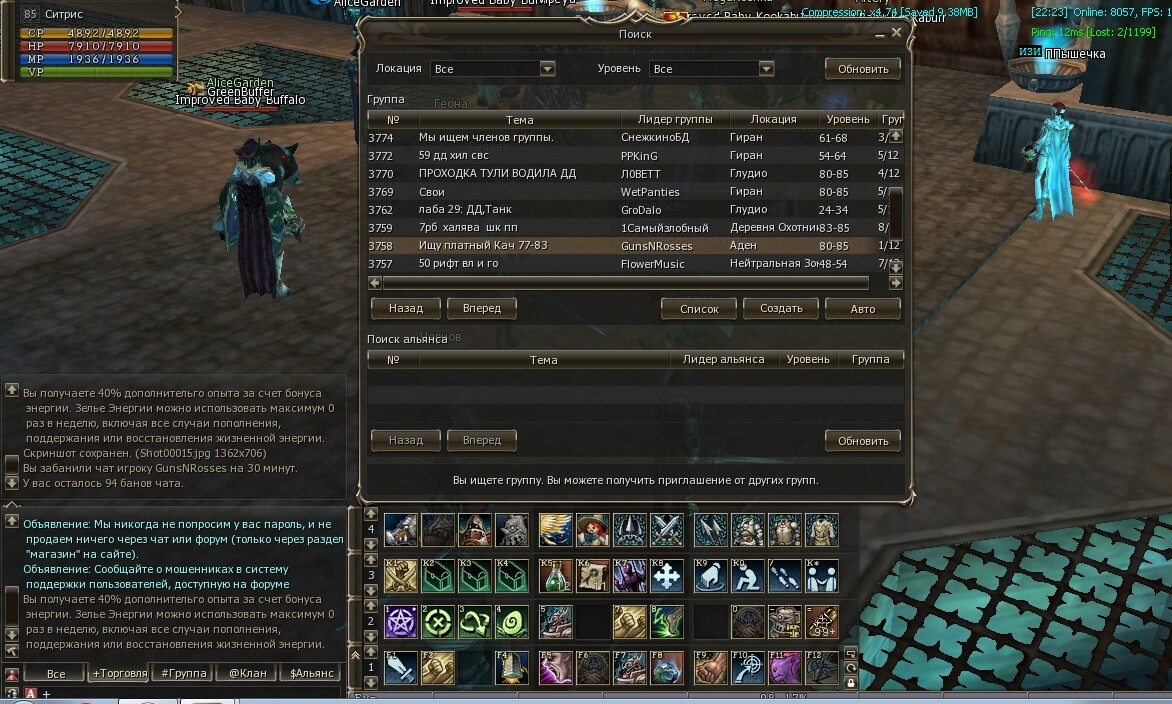1172x704 pixels.
Task: Click the Назад button under the group list
Action: [405, 308]
